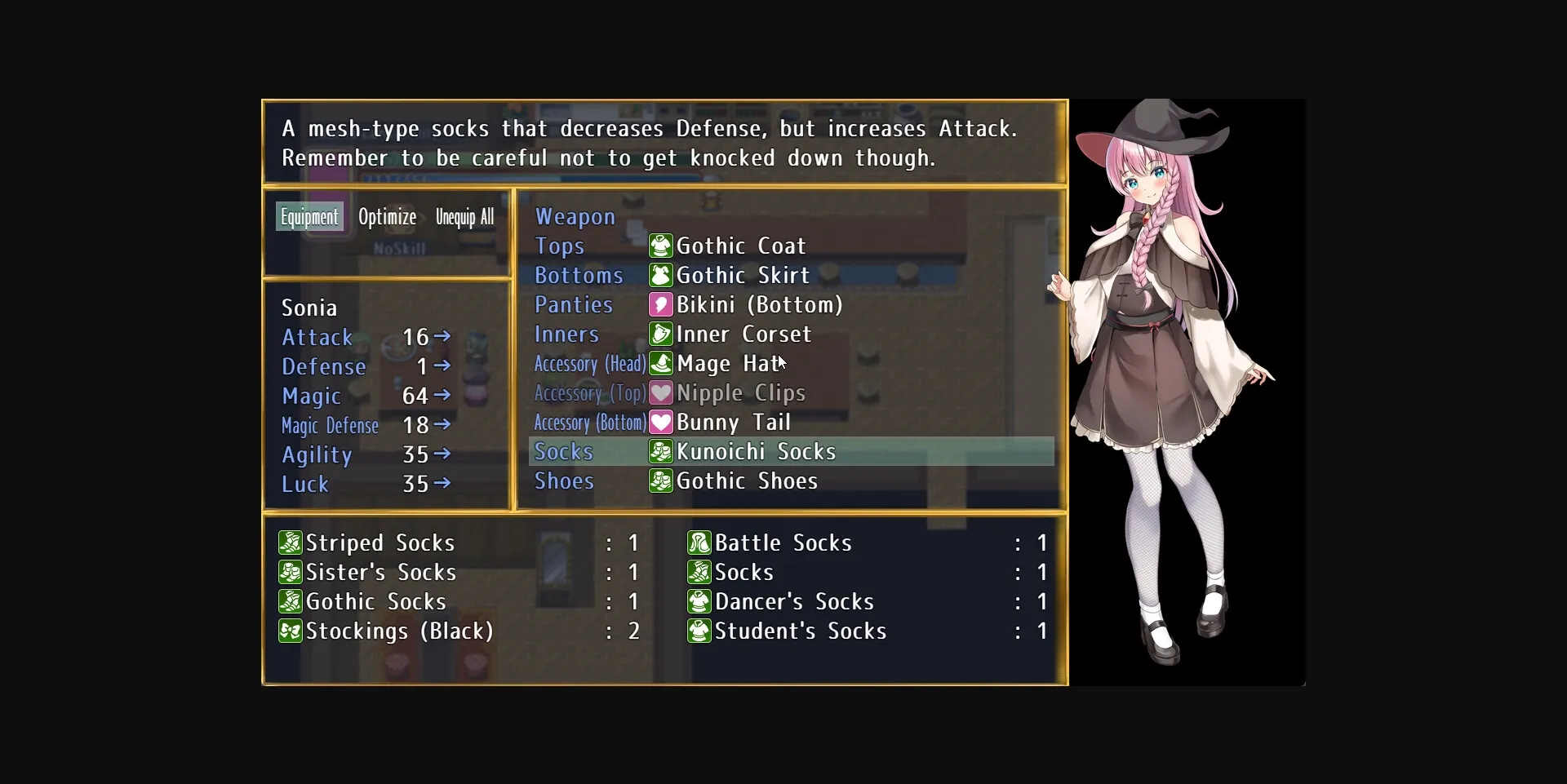Select the Weapon equipment slot

575,216
